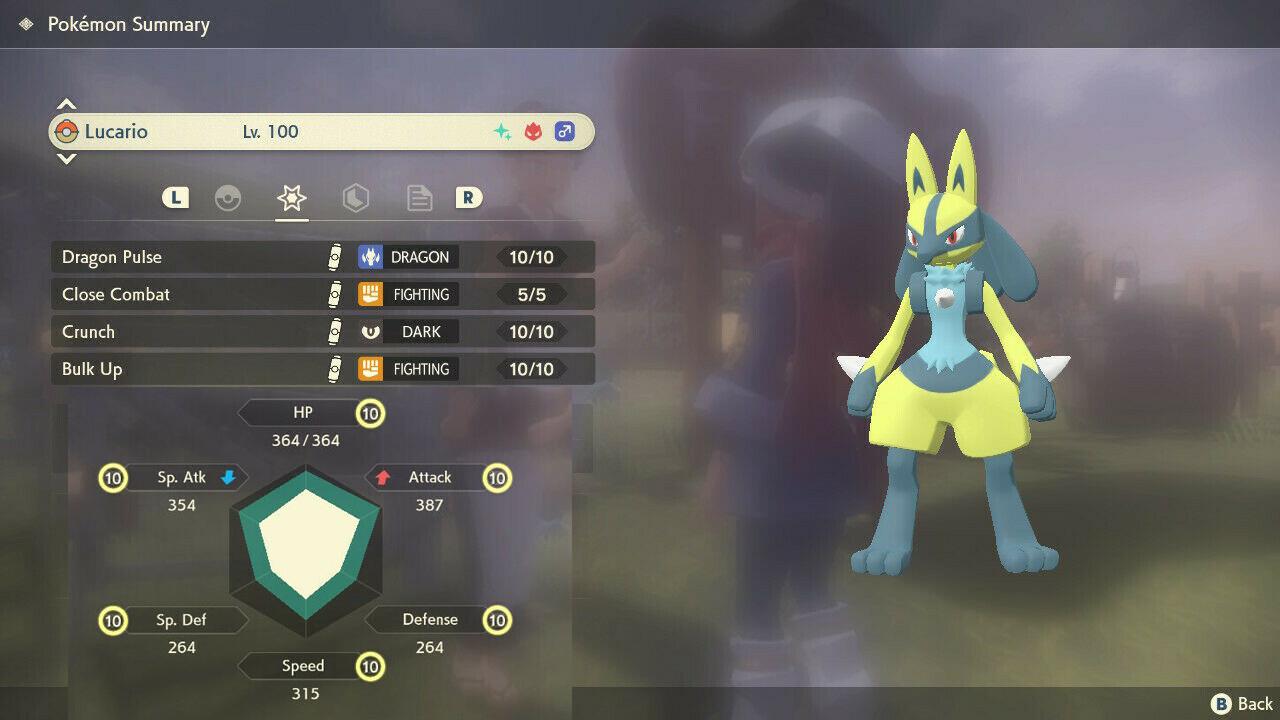Click the male gender symbol
The width and height of the screenshot is (1280, 720).
(565, 131)
